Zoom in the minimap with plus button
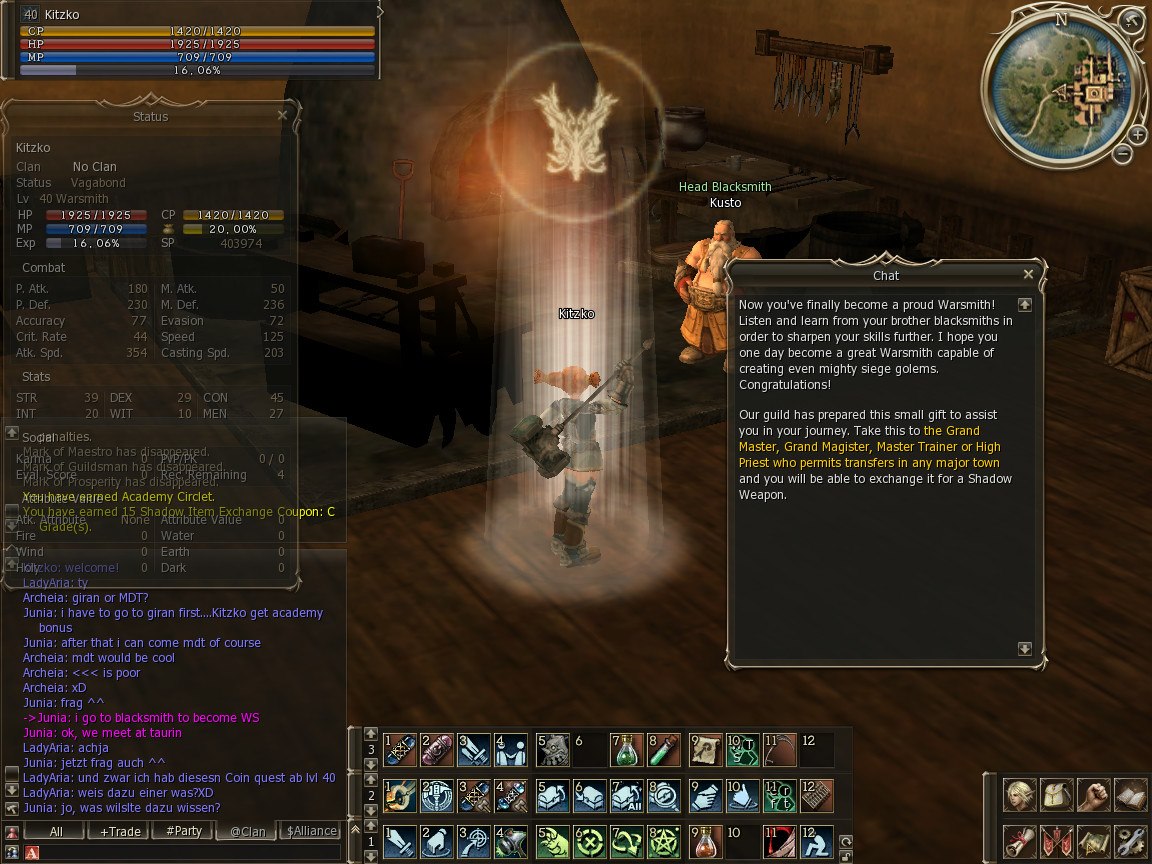The height and width of the screenshot is (864, 1152). pyautogui.click(x=1138, y=135)
